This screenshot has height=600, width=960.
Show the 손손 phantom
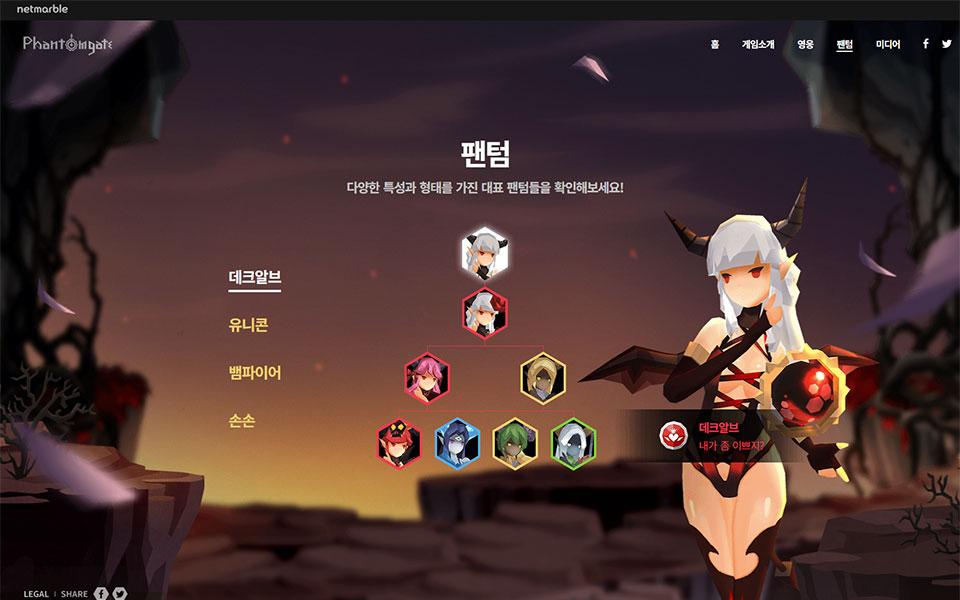[x=241, y=421]
